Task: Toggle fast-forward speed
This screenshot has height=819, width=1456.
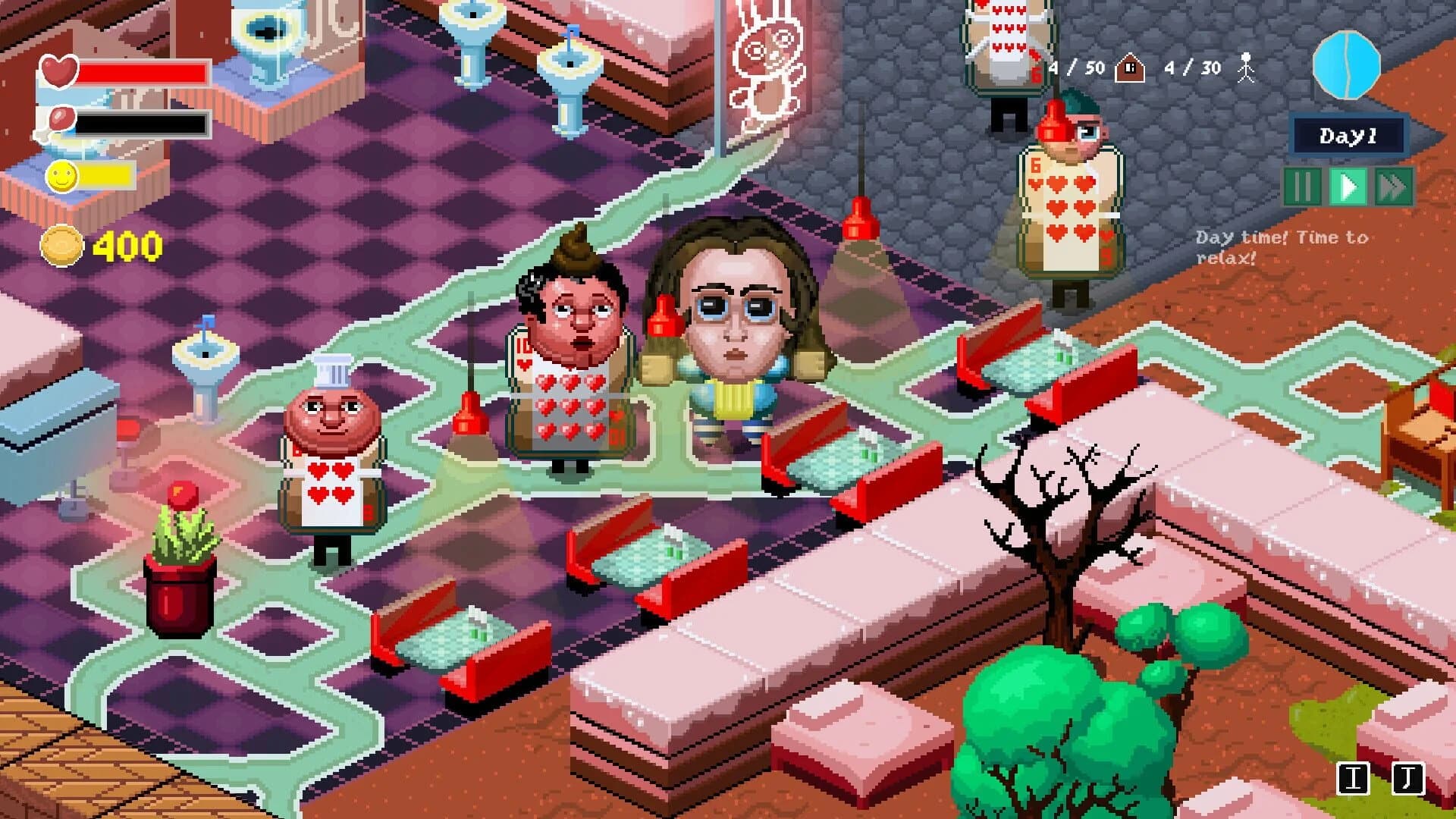Action: [x=1394, y=185]
